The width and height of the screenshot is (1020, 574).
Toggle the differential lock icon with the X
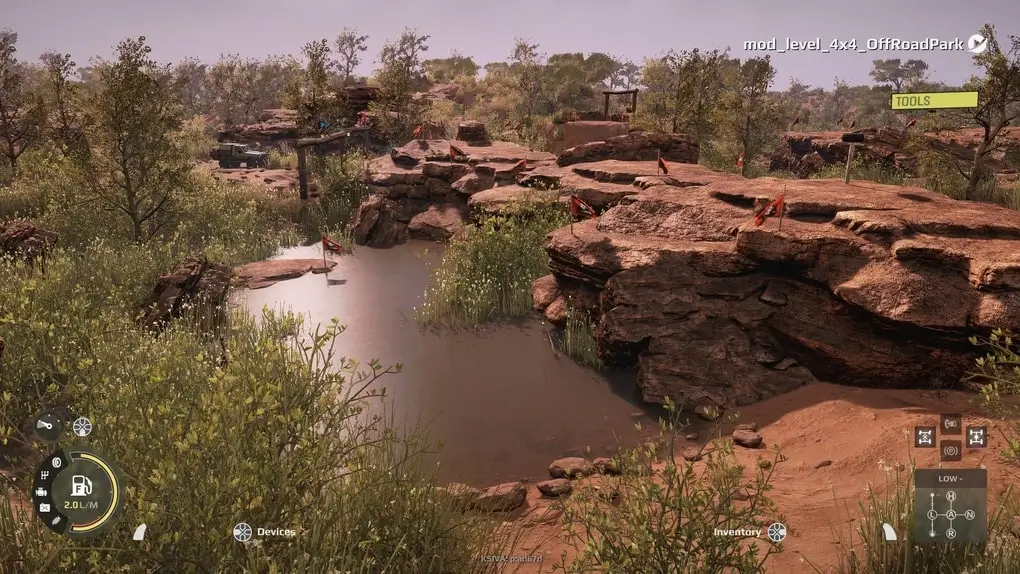pyautogui.click(x=924, y=437)
